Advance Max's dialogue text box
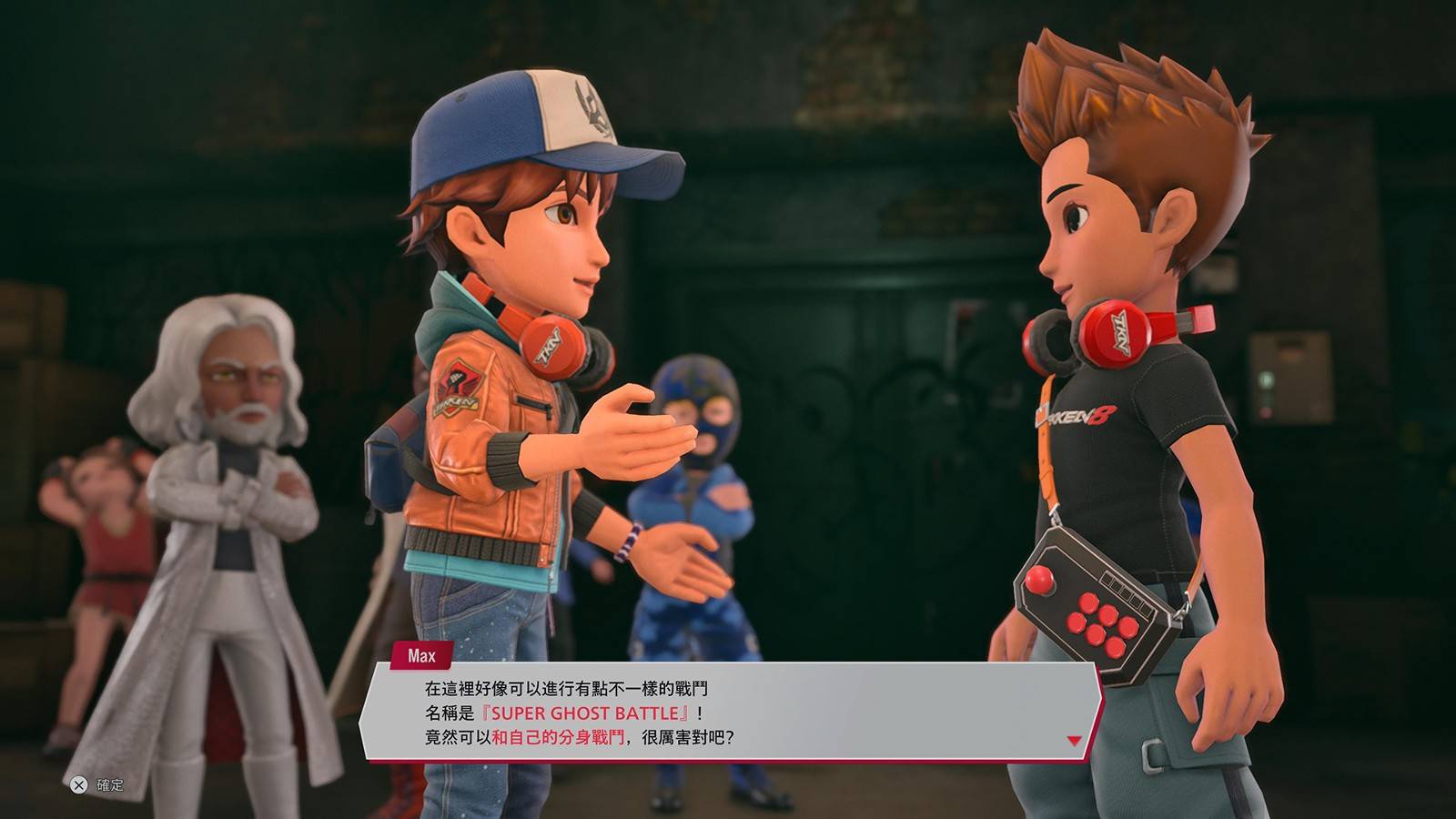 coord(728,713)
